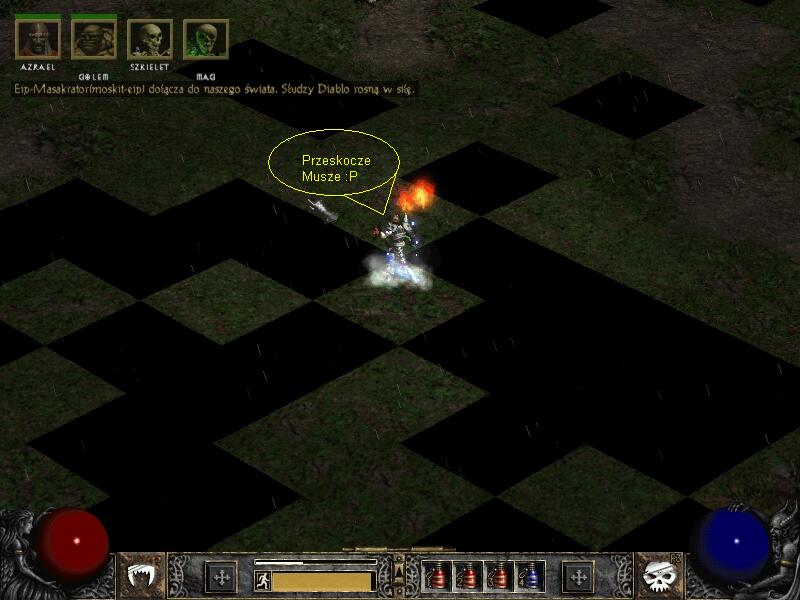This screenshot has height=600, width=800.
Task: Expand the mini panel arrow button
Action: 399,570
